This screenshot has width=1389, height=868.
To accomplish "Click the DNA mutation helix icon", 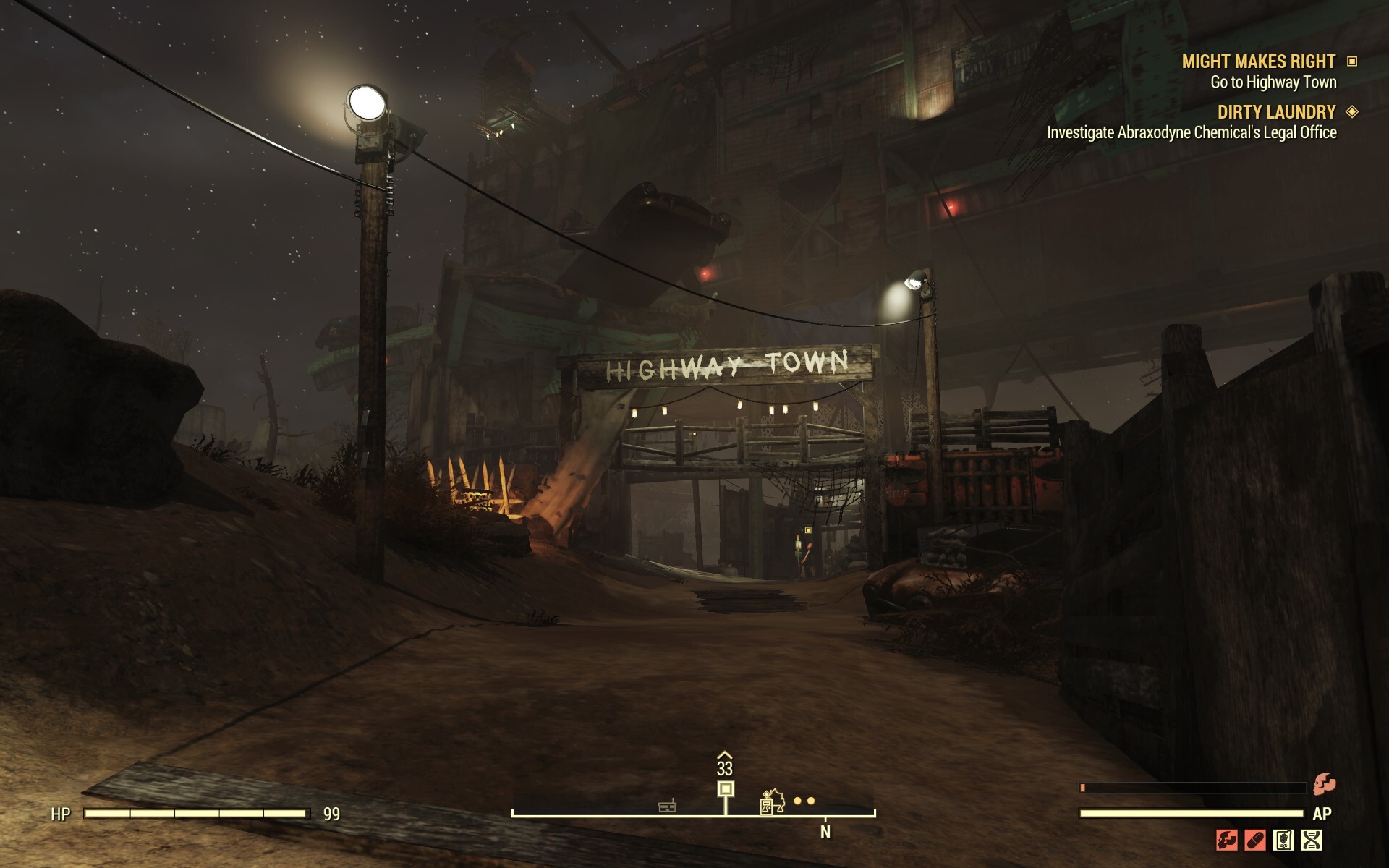I will point(1312,840).
